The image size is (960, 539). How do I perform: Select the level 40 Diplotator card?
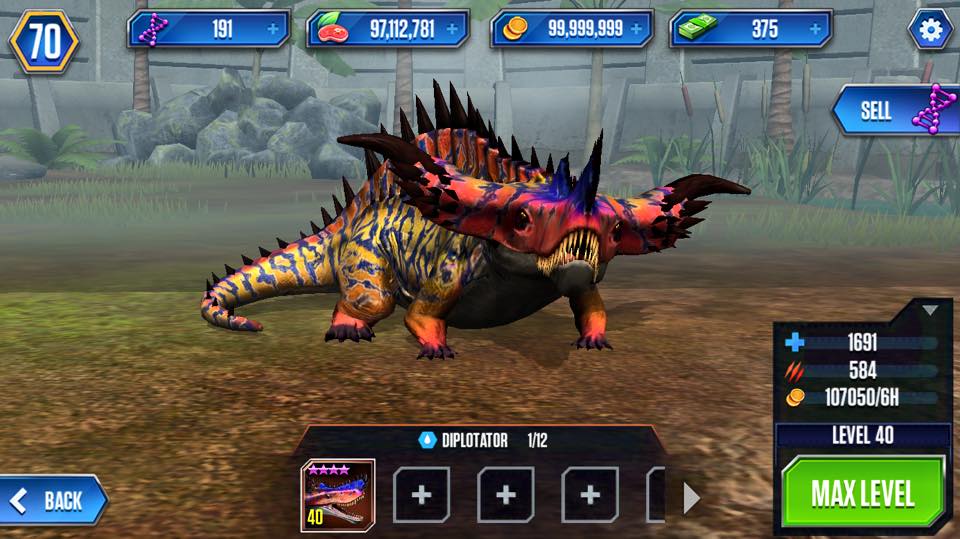click(x=338, y=495)
